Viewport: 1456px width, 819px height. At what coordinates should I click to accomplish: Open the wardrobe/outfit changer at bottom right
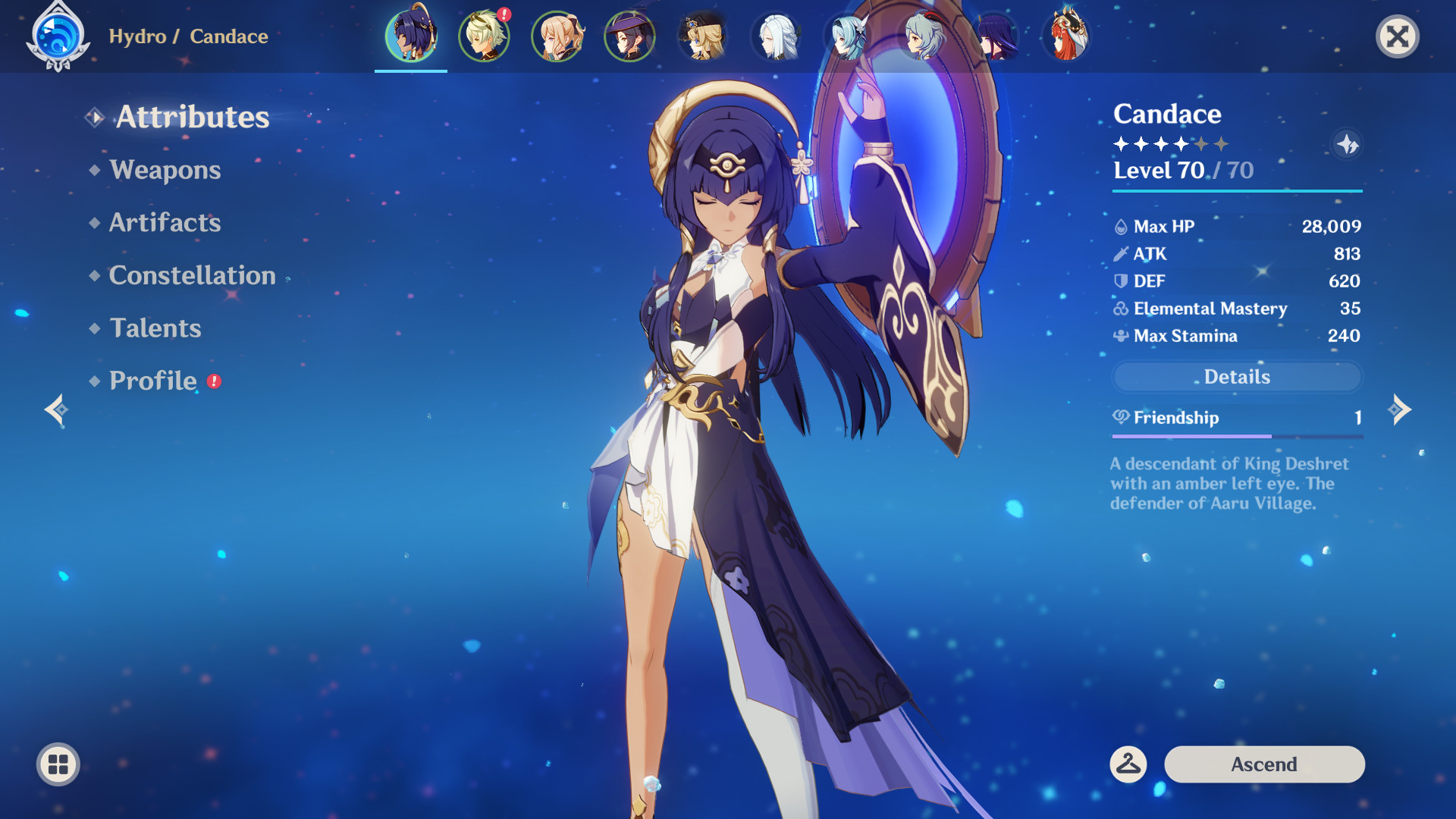[1129, 764]
